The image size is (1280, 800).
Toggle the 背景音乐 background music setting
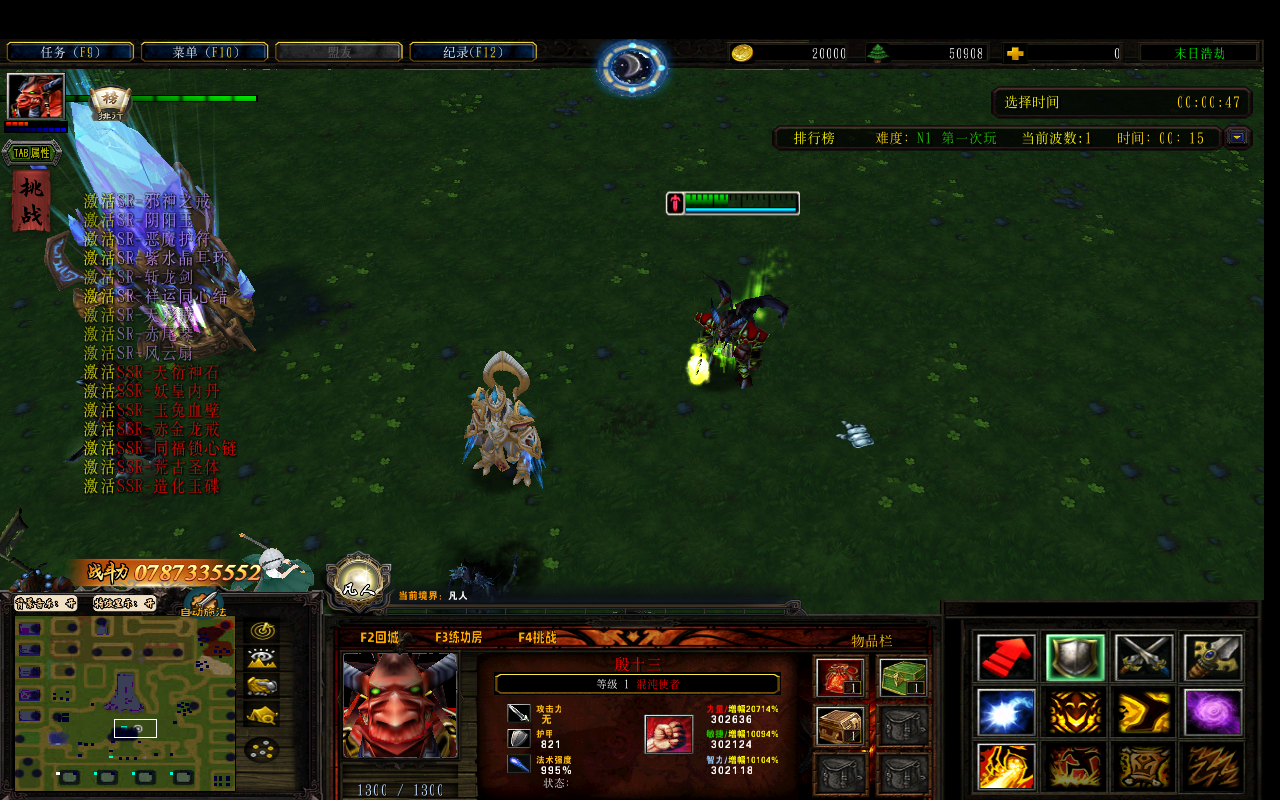(x=45, y=603)
